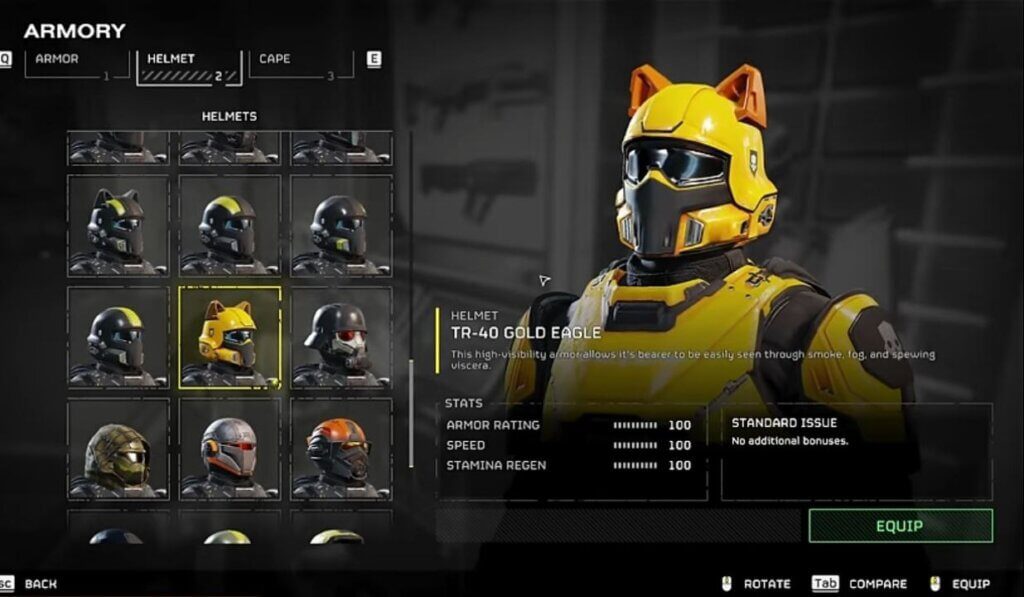The height and width of the screenshot is (597, 1024).
Task: Select the camo netted helmet
Action: click(x=118, y=448)
